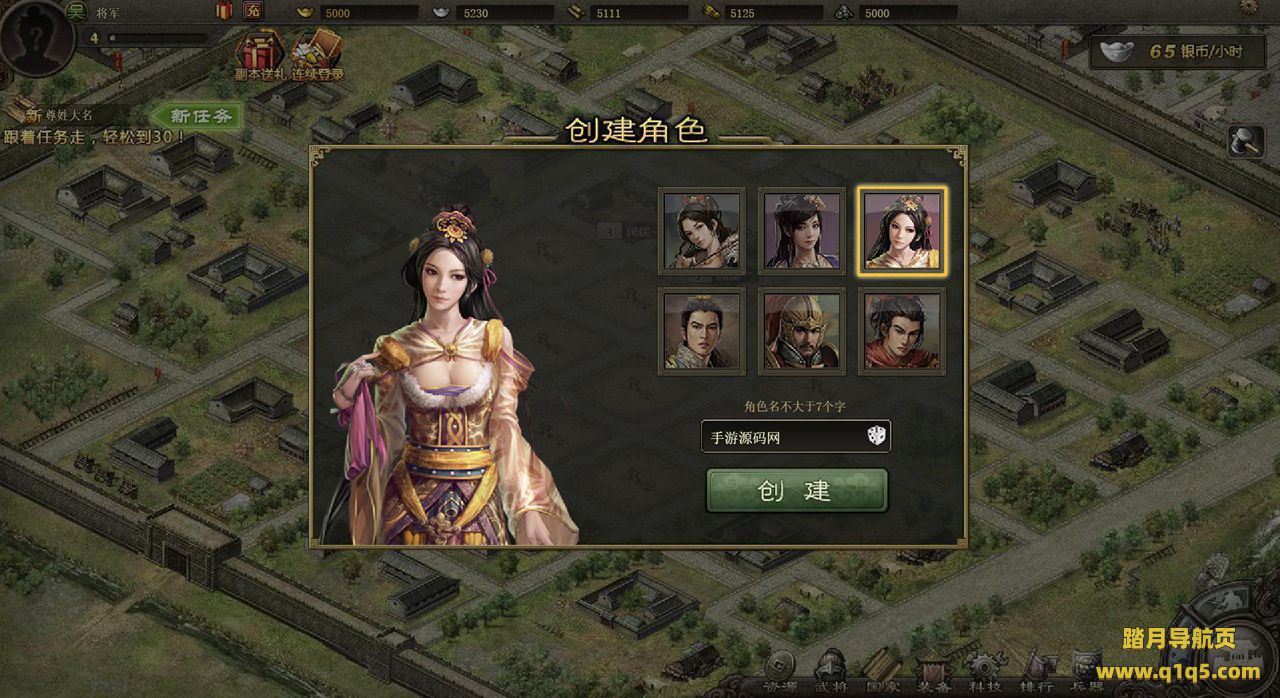The height and width of the screenshot is (698, 1280).
Task: Pick the young man in red scarf
Action: (x=901, y=331)
